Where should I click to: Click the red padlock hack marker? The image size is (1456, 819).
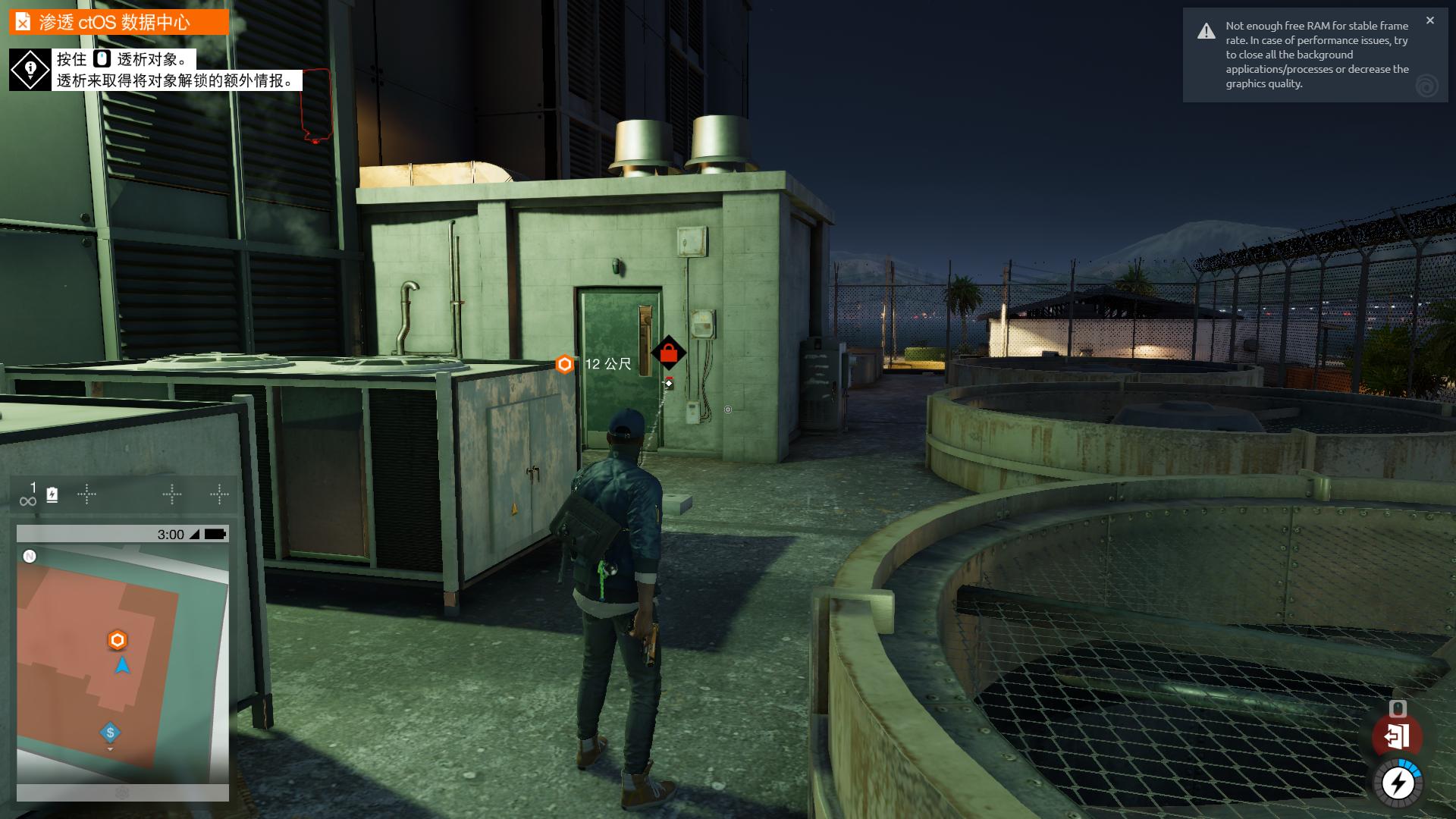(x=668, y=353)
